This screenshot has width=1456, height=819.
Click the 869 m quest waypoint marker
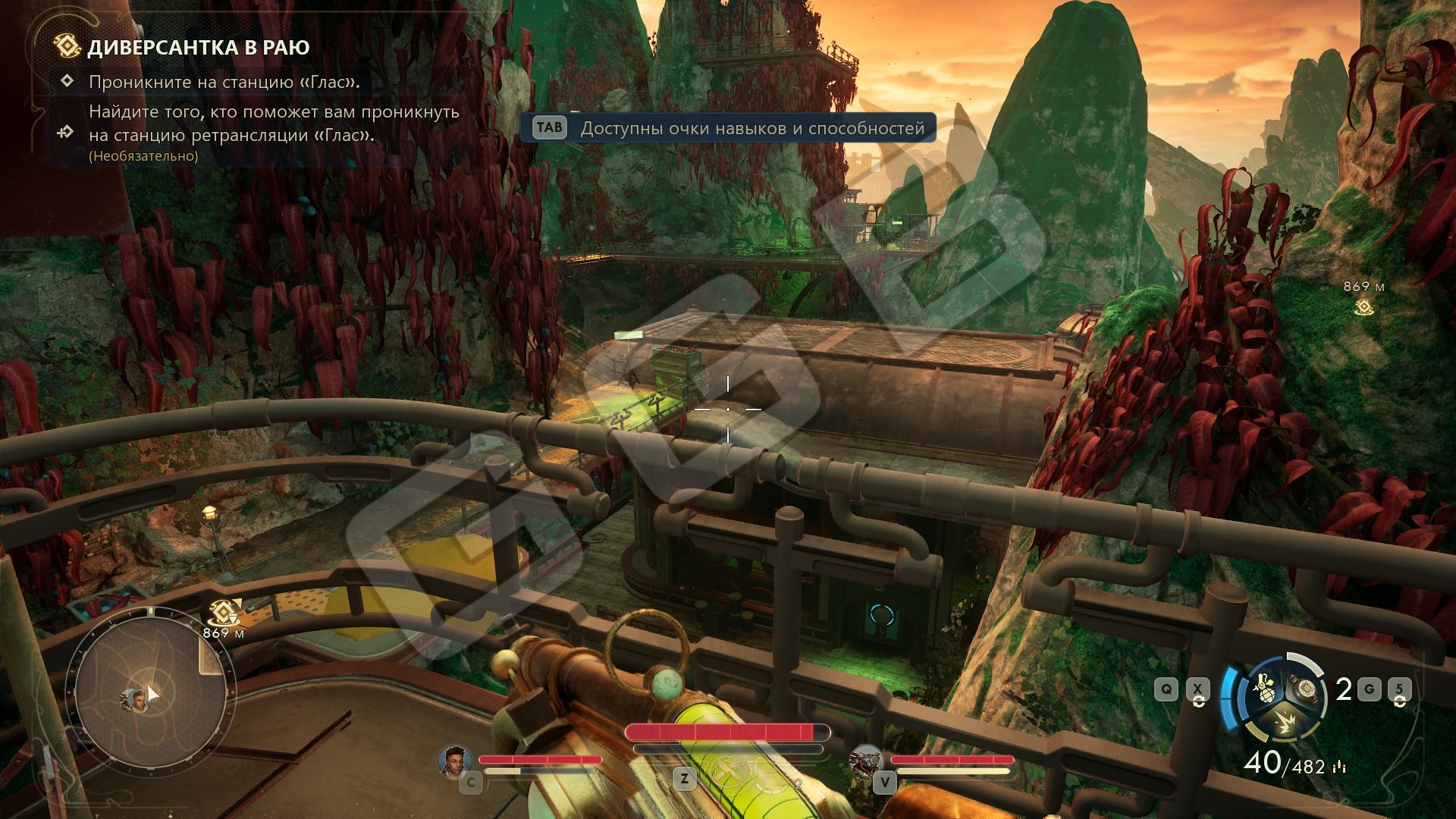[x=1363, y=306]
